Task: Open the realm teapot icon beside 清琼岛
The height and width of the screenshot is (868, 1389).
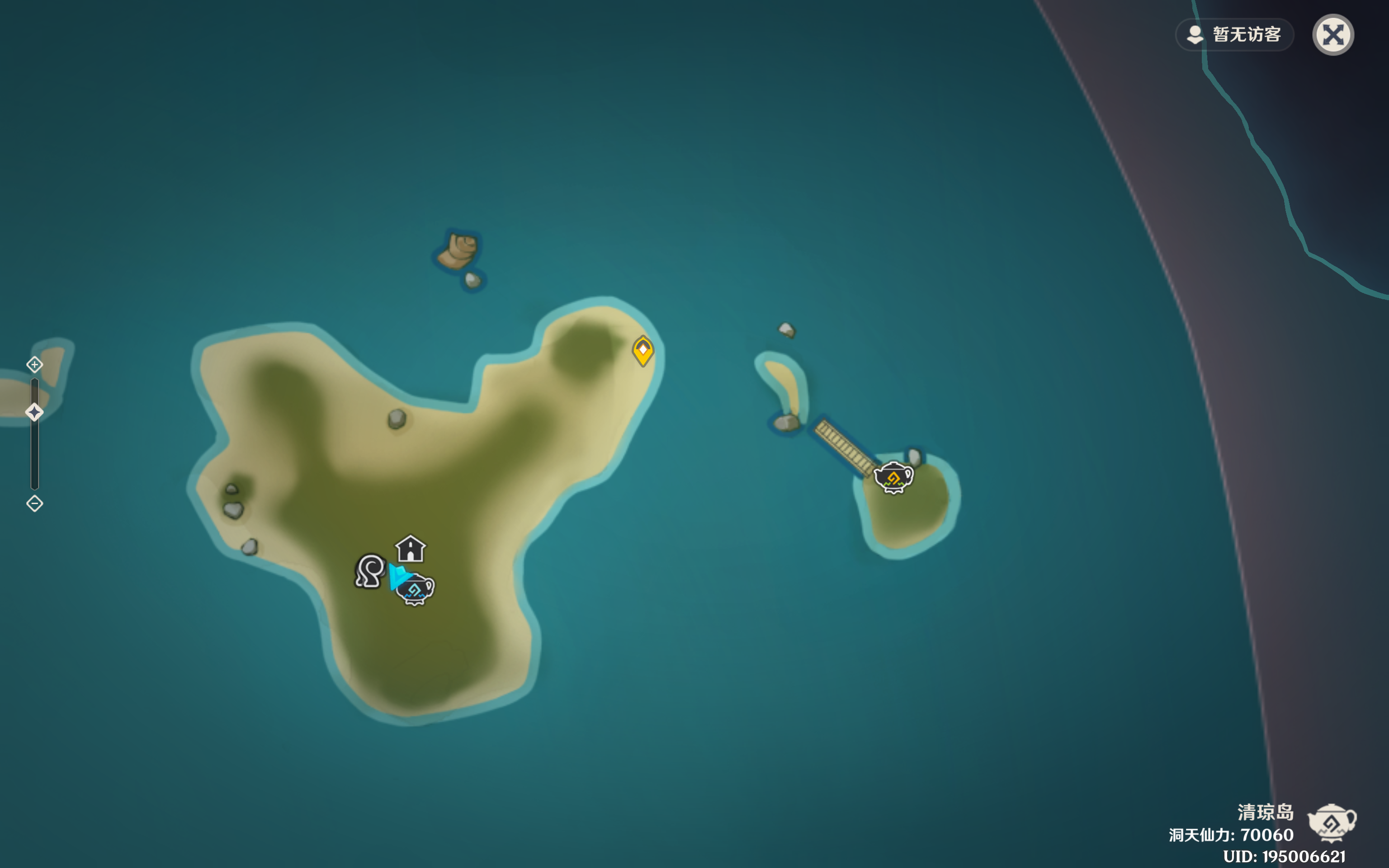Action: [x=1332, y=823]
